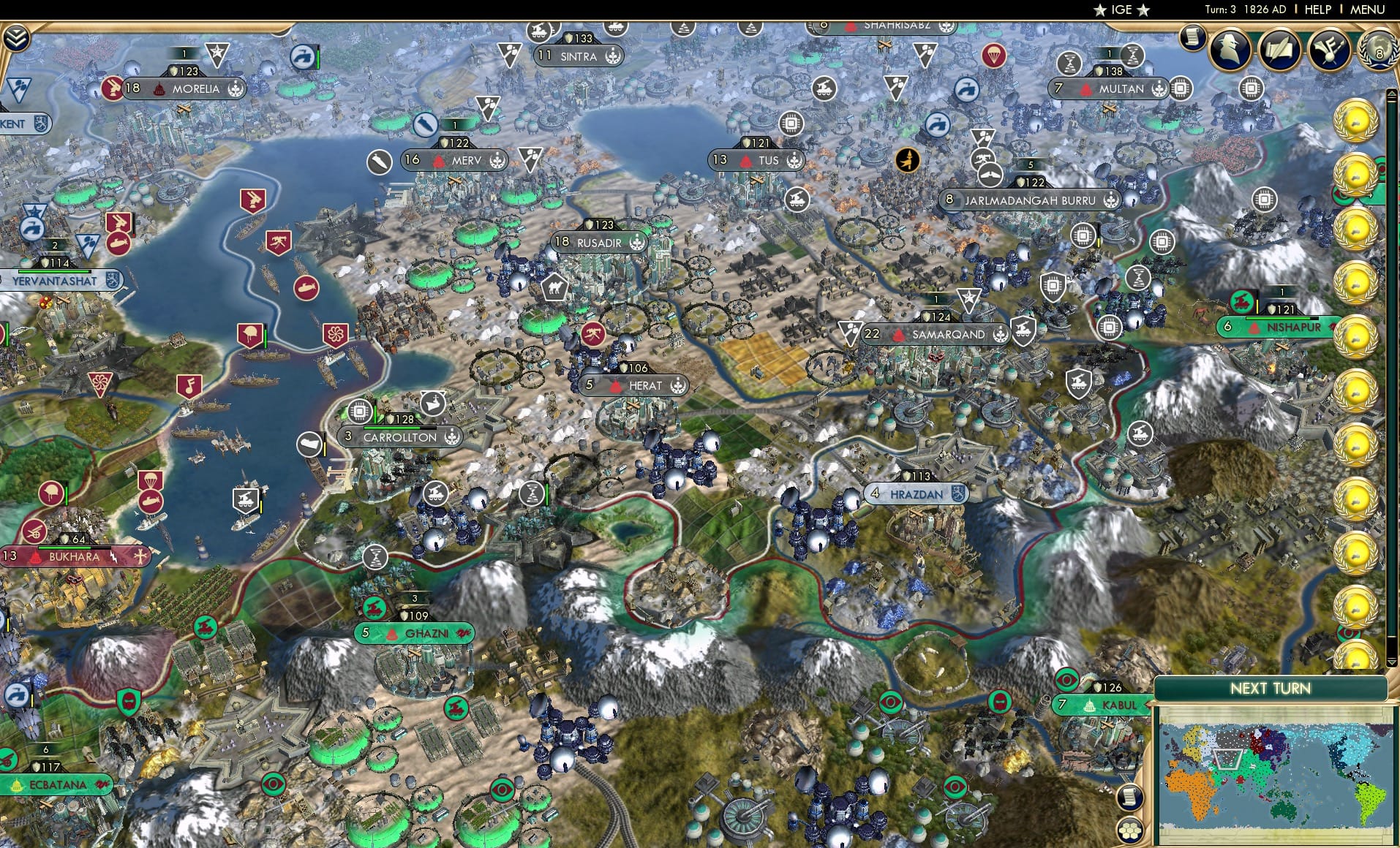Open the Notification Log scroll icon
This screenshot has width=1400, height=848.
tap(1192, 39)
